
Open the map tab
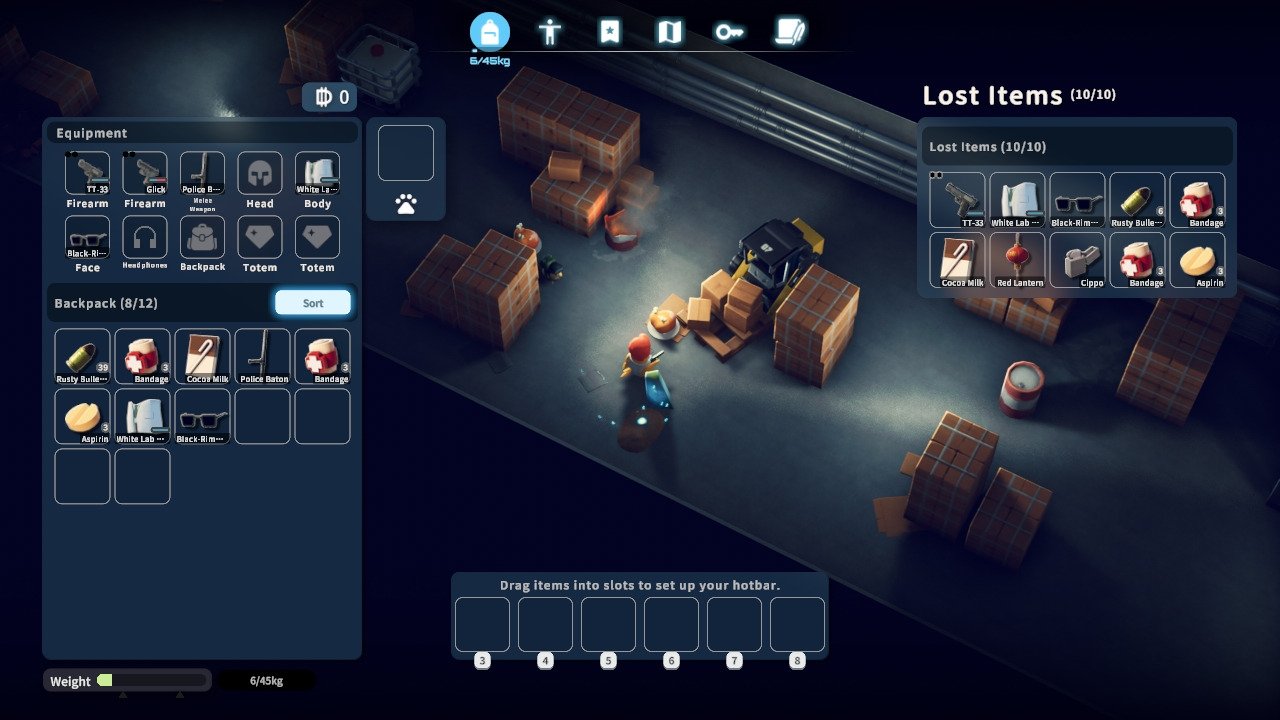[x=669, y=33]
